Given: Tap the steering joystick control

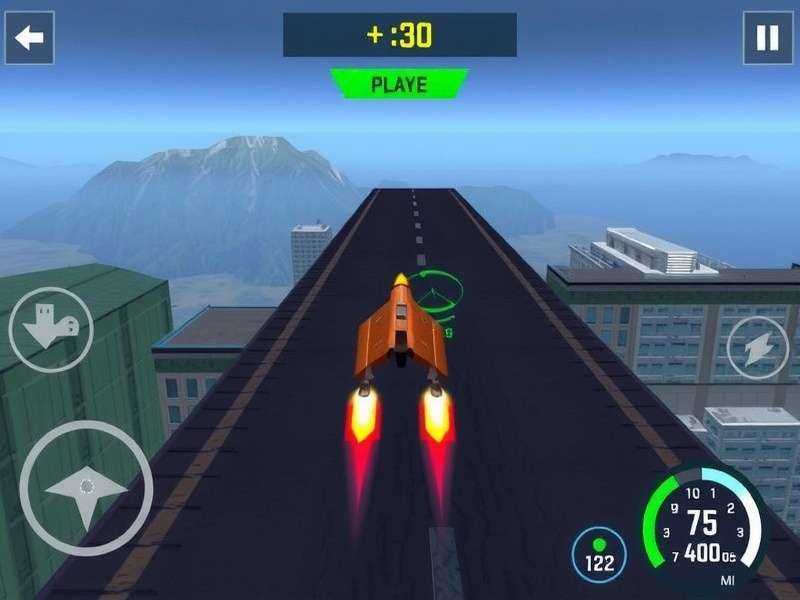Looking at the screenshot, I should pos(86,488).
